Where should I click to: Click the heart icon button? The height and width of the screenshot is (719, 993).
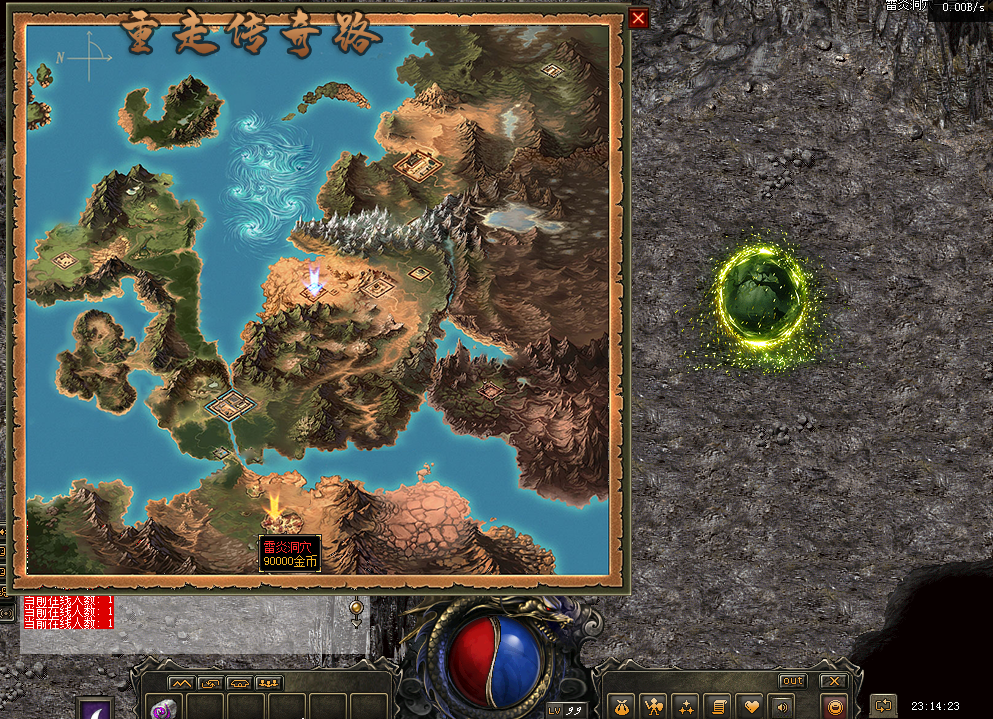[750, 706]
